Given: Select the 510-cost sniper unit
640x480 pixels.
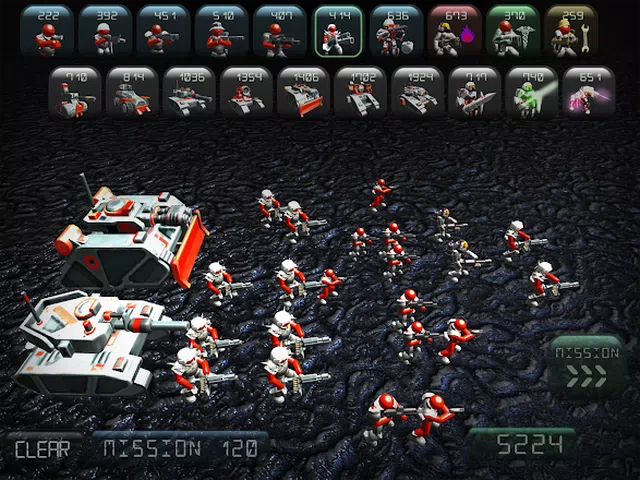Looking at the screenshot, I should click(221, 32).
